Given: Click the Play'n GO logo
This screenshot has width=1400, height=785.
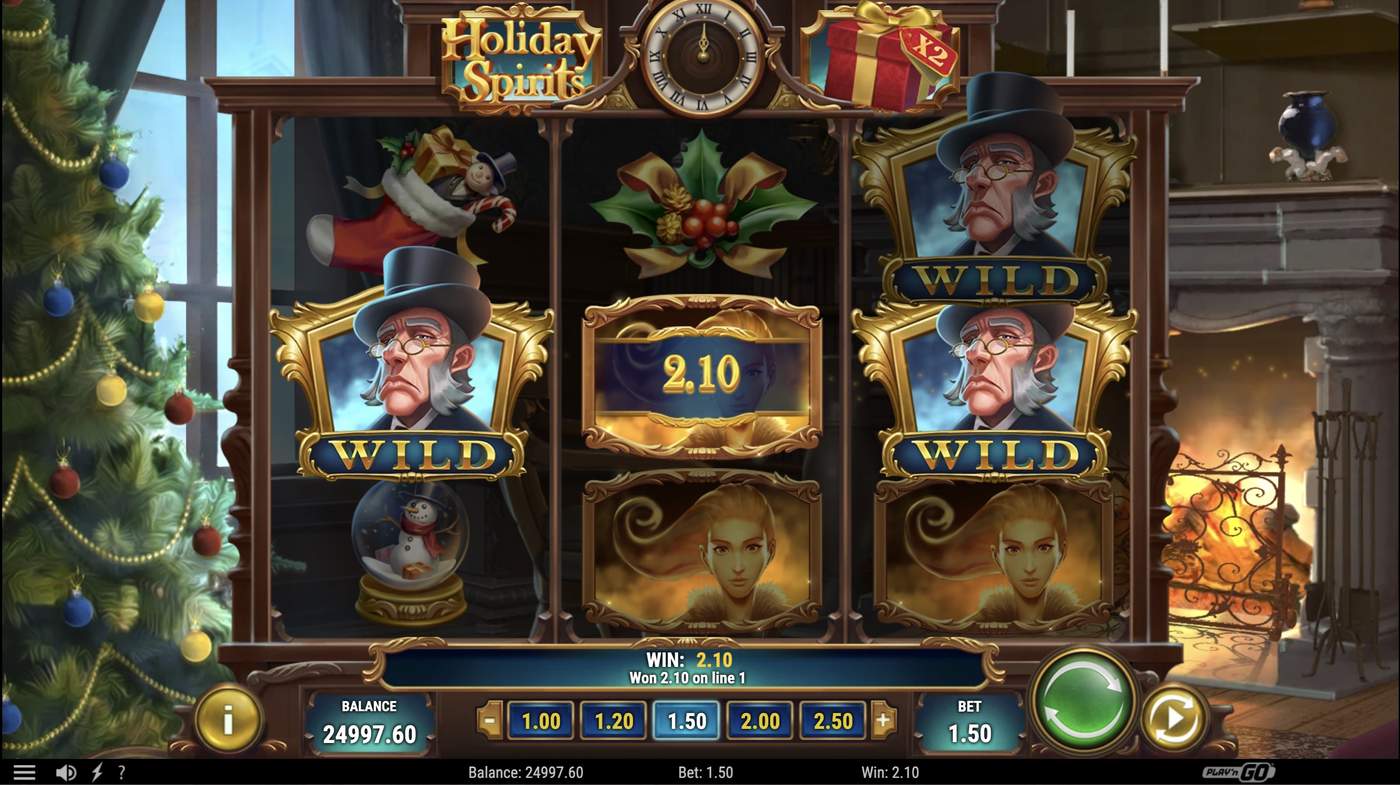Looking at the screenshot, I should [1238, 771].
